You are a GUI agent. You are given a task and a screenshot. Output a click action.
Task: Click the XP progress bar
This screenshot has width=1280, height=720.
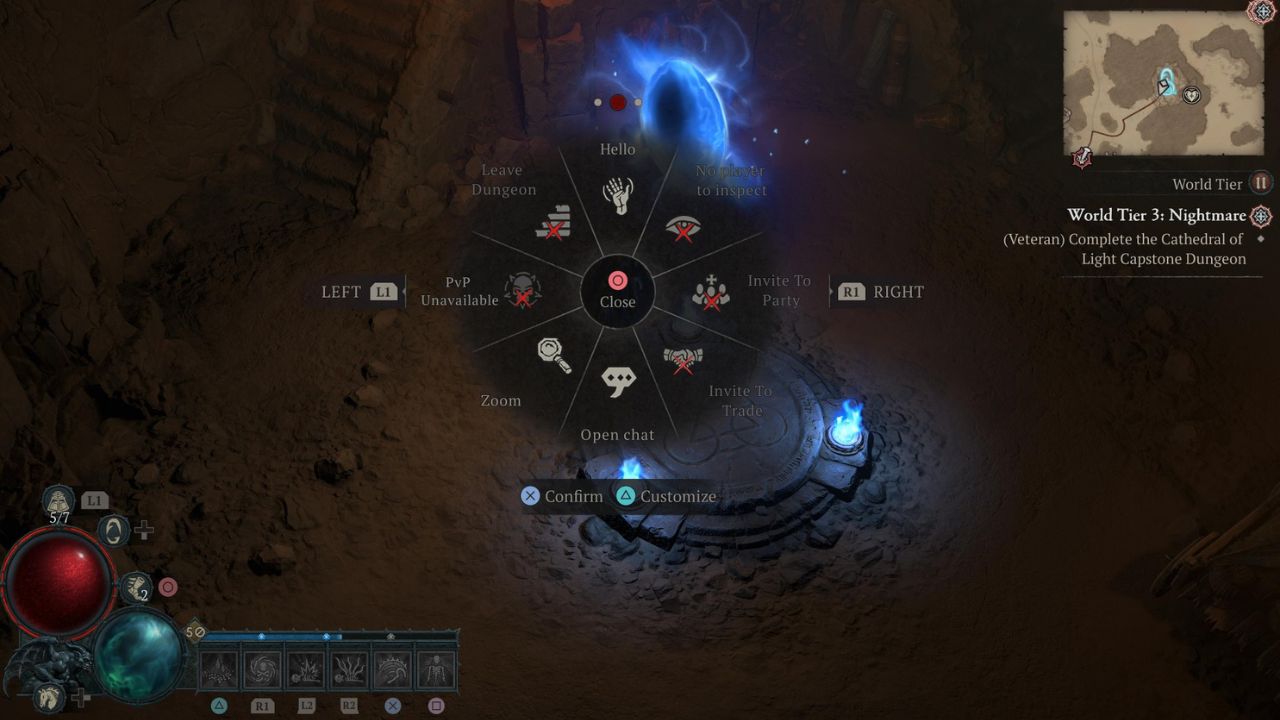click(x=330, y=634)
